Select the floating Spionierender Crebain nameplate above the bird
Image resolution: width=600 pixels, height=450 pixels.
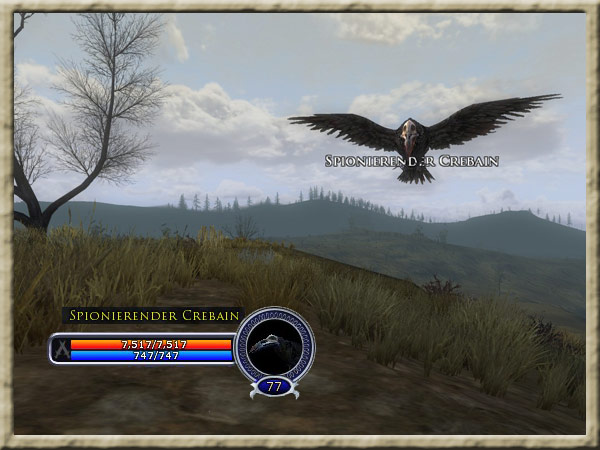[x=411, y=160]
